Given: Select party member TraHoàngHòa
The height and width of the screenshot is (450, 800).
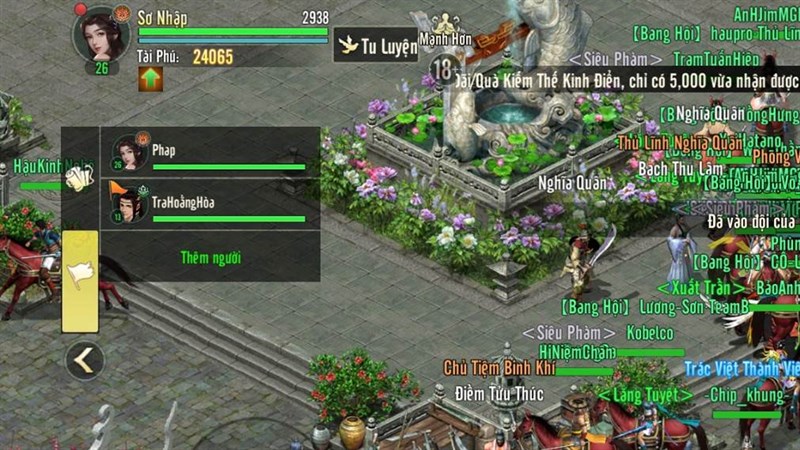Looking at the screenshot, I should pos(210,205).
